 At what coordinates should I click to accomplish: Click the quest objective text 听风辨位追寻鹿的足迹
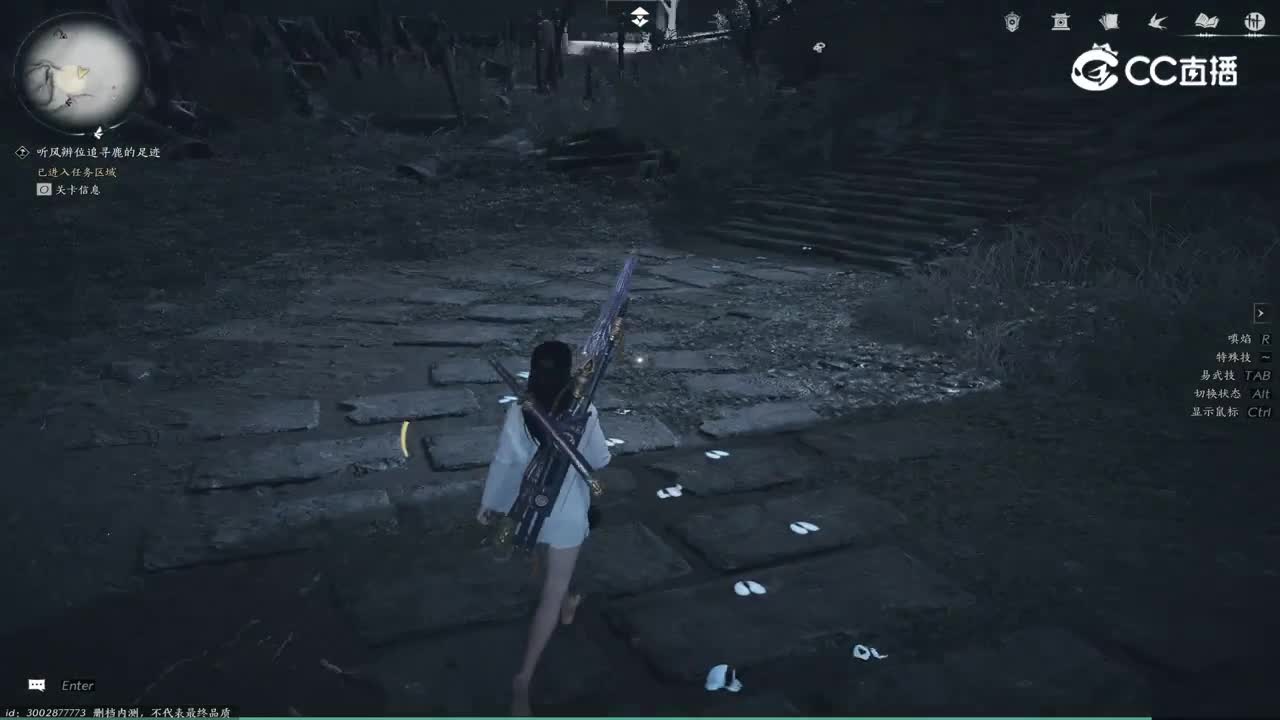click(x=99, y=151)
